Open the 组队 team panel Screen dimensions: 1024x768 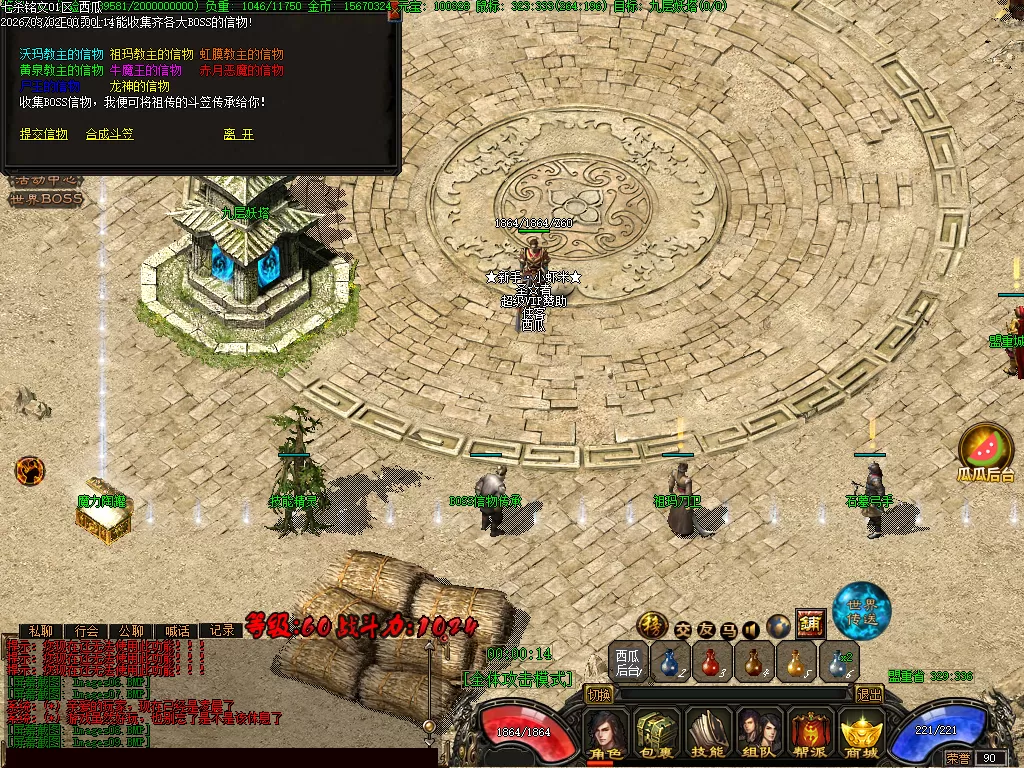759,735
